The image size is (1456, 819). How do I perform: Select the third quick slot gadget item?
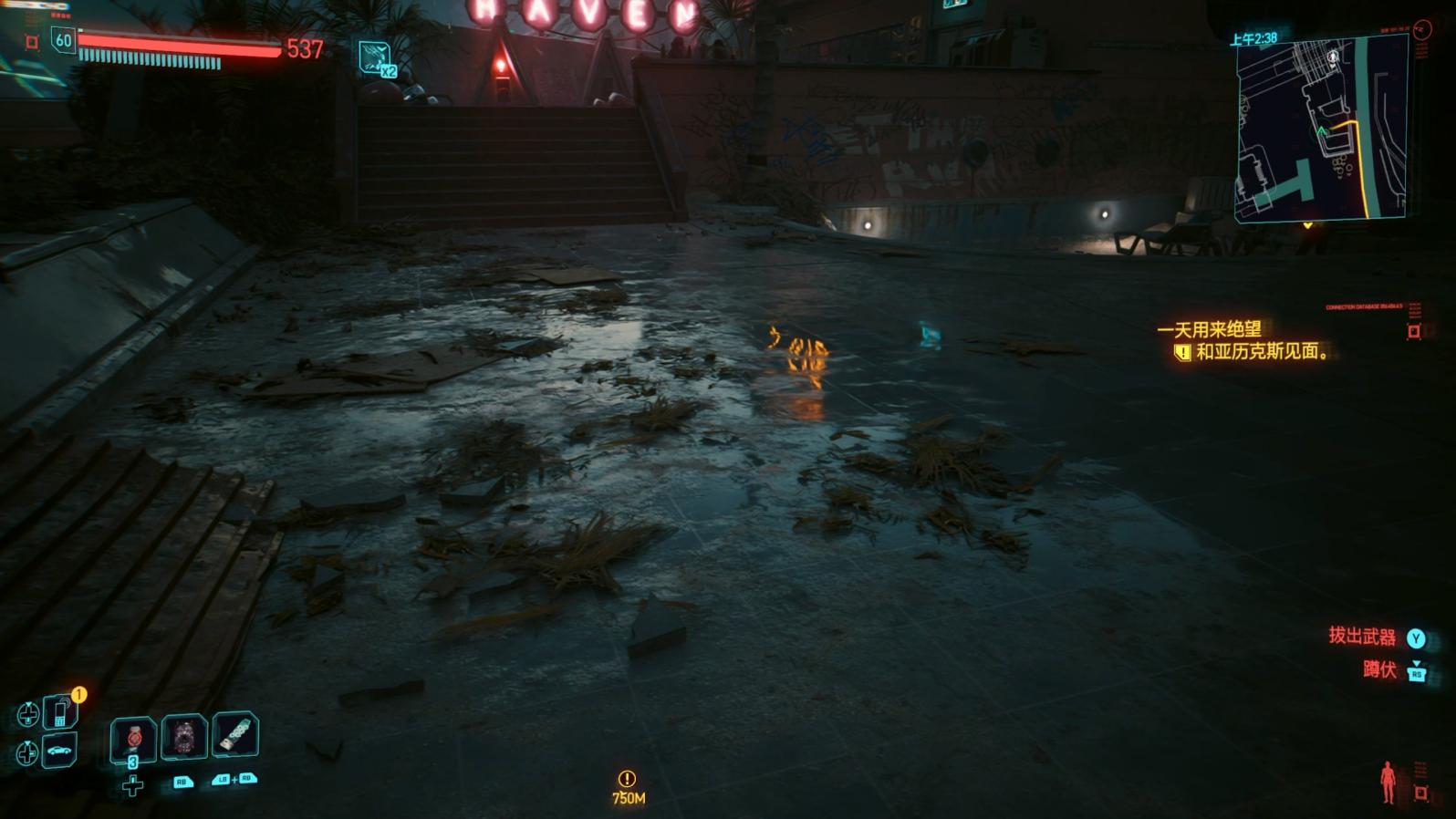pos(235,734)
